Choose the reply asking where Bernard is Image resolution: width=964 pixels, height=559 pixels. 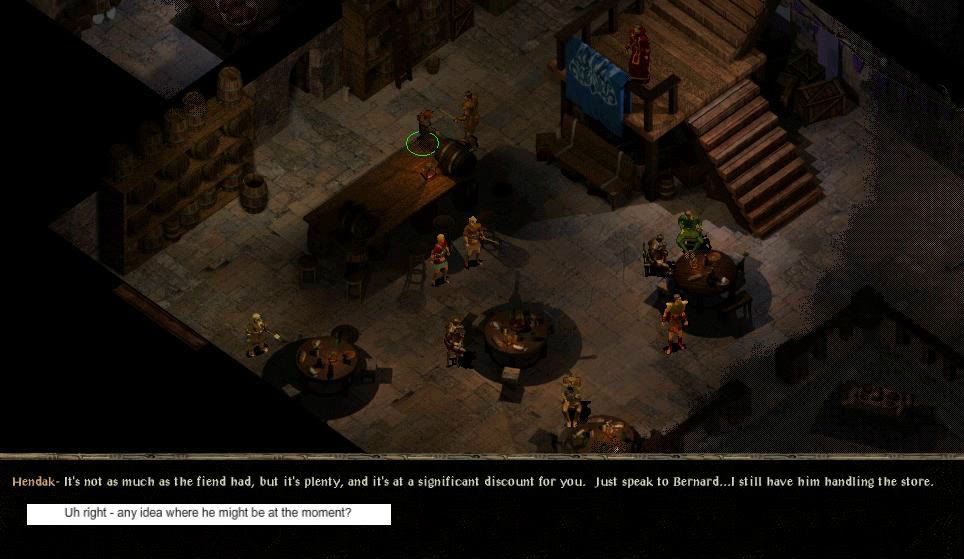[208, 514]
